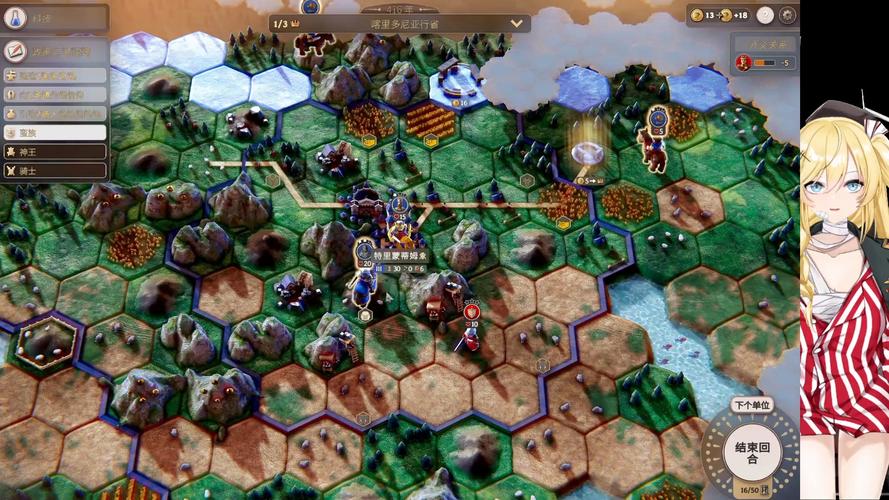889x500 pixels.
Task: Select the 下个单位 next unit button
Action: pyautogui.click(x=751, y=405)
